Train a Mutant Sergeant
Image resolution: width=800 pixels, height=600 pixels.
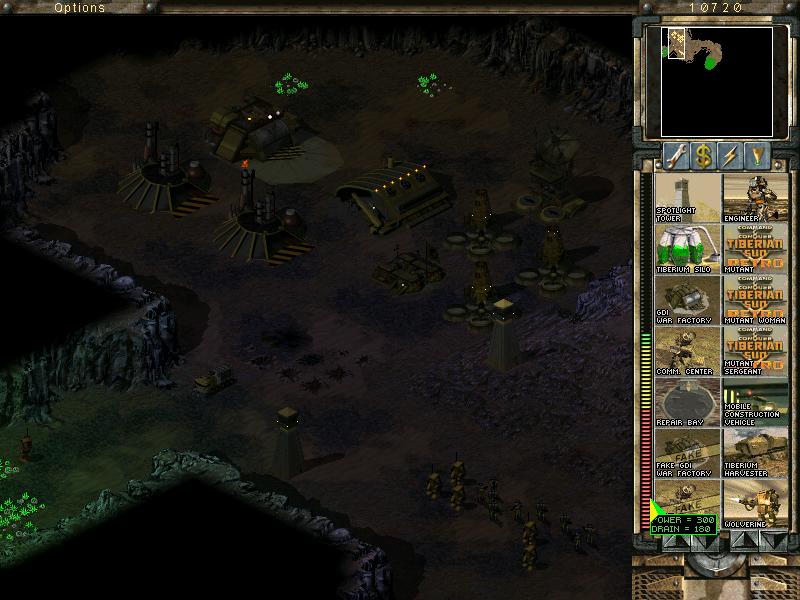click(755, 352)
